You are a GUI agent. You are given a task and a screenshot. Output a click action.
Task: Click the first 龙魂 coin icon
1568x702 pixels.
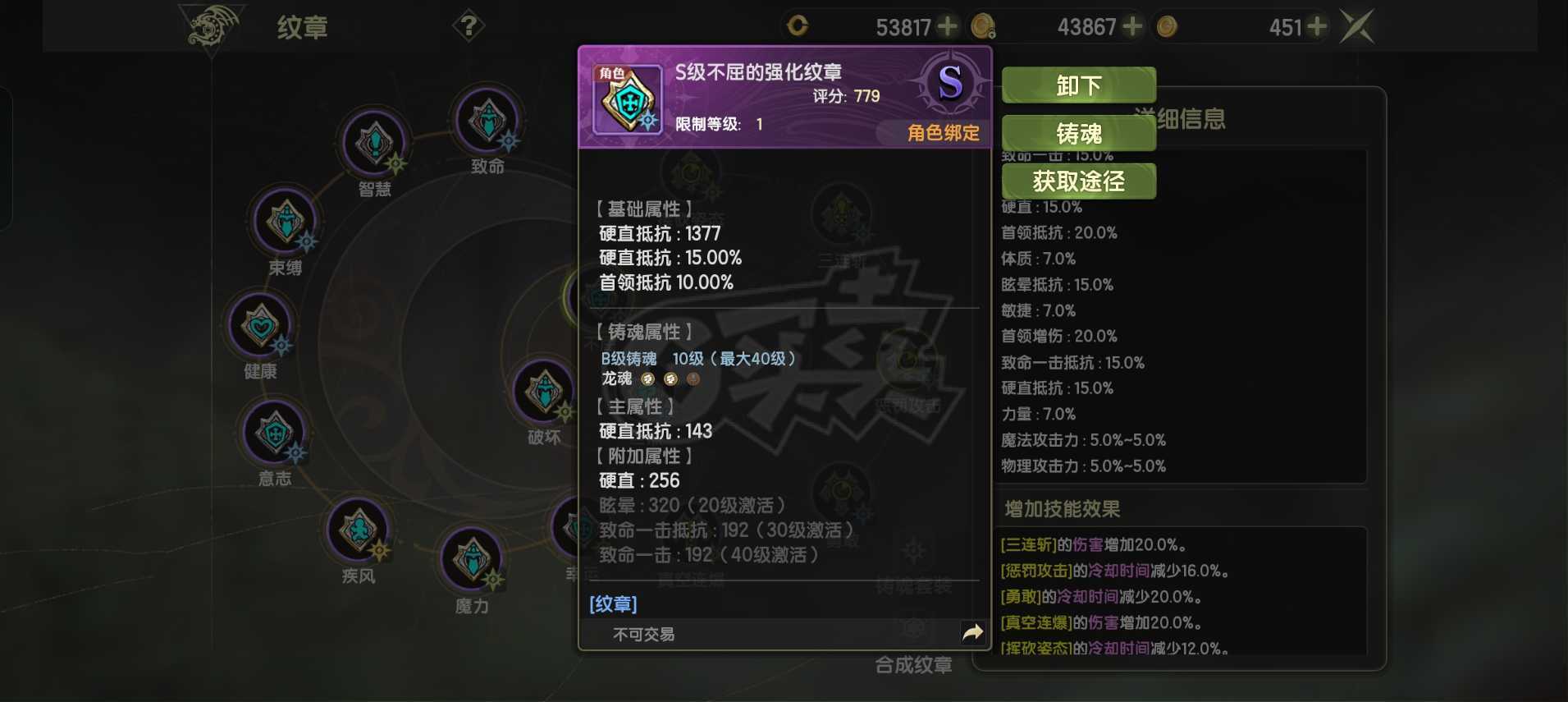(648, 379)
